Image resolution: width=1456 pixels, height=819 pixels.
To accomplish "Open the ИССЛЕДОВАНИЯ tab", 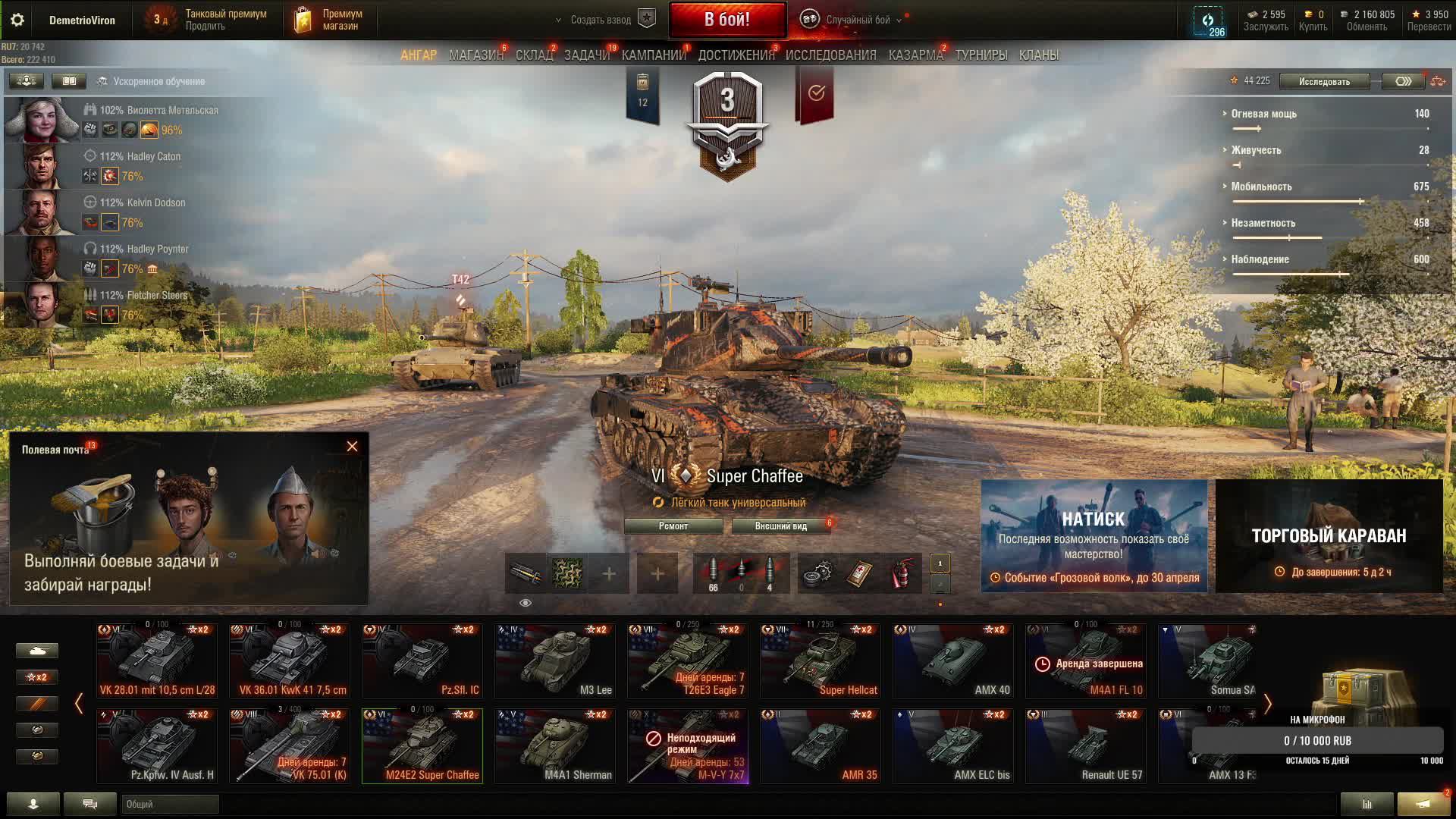I will tap(830, 55).
